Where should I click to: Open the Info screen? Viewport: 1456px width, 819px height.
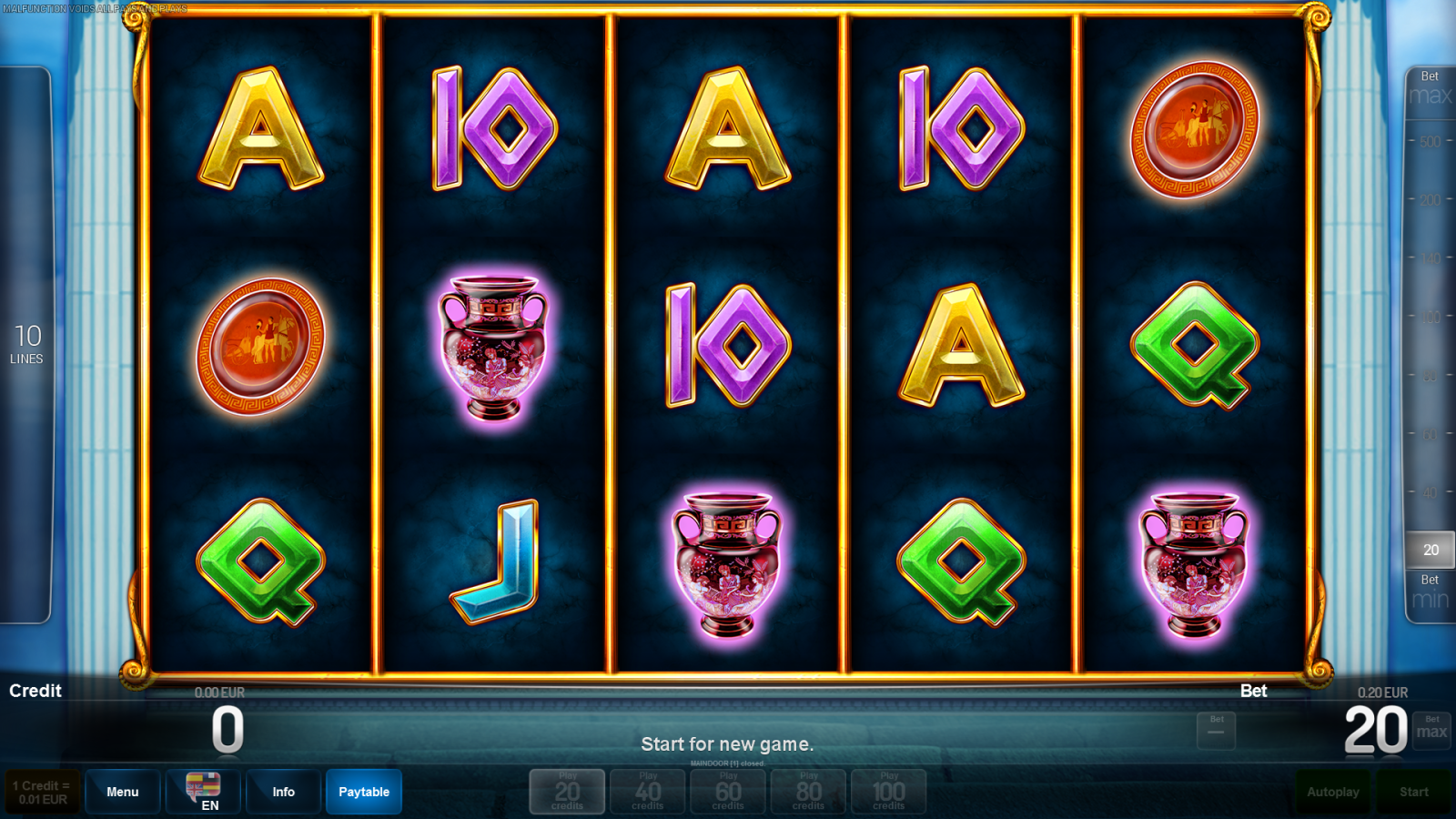[283, 792]
